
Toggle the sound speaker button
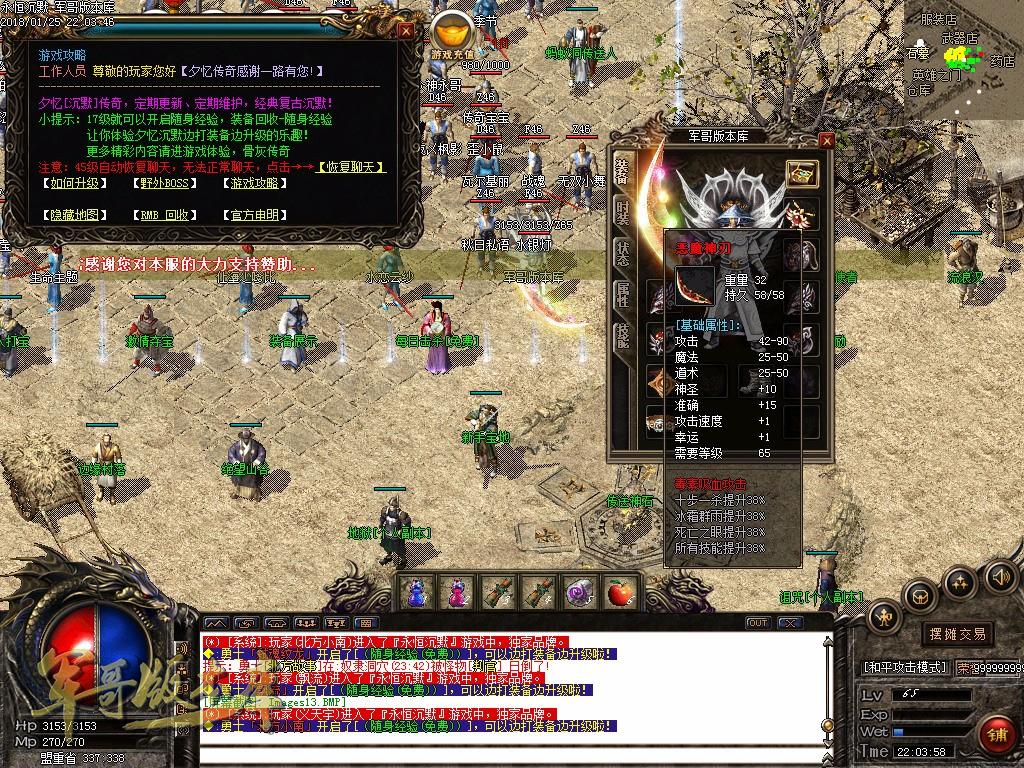coord(998,577)
